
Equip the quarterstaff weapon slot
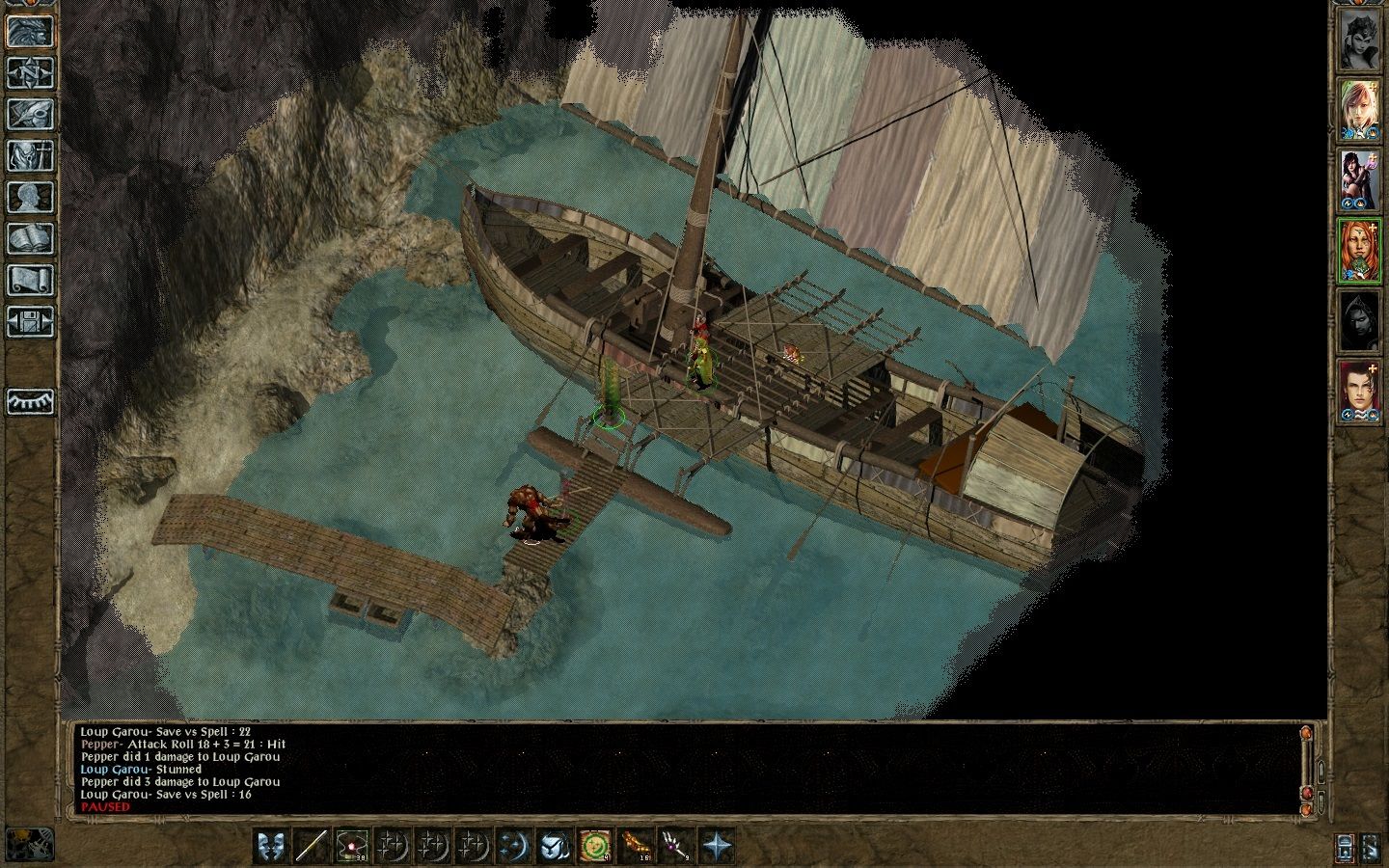pyautogui.click(x=312, y=846)
